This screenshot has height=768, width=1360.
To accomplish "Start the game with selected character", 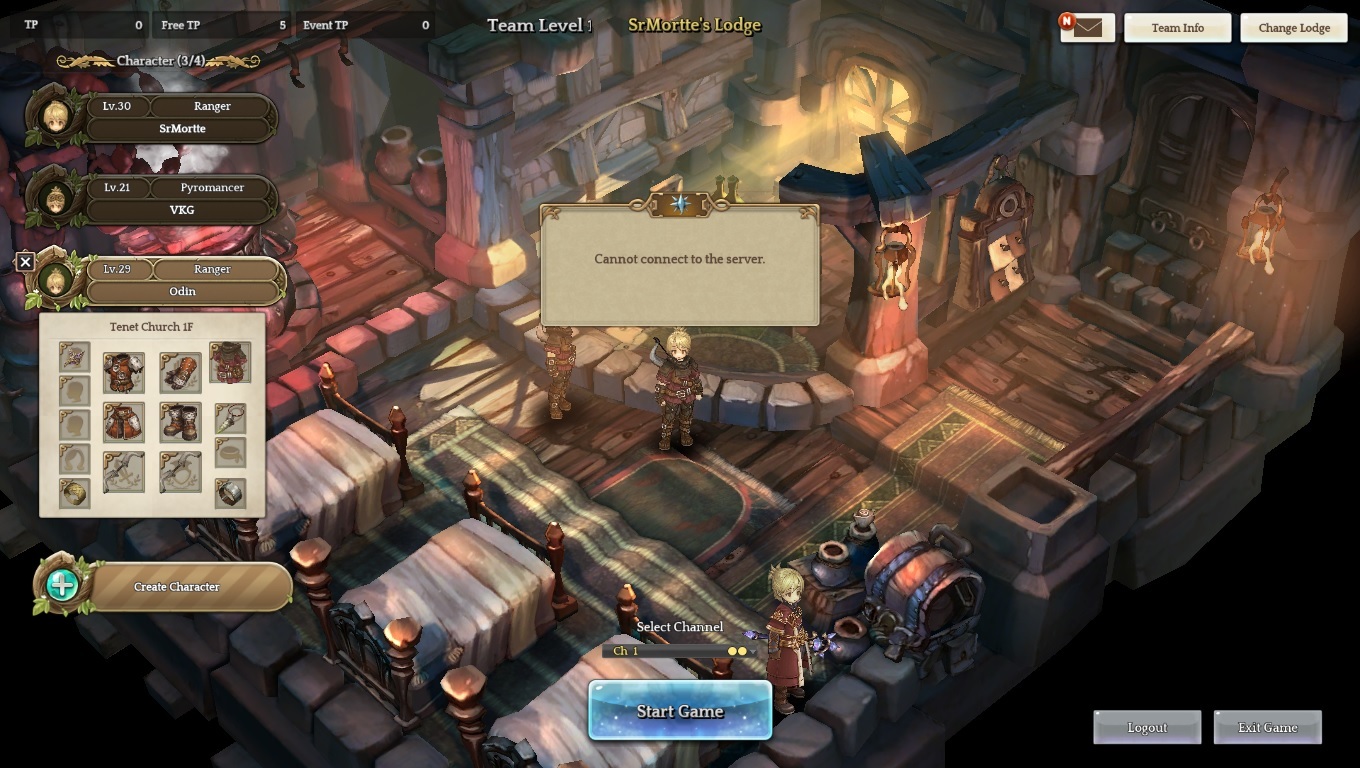I will [680, 711].
